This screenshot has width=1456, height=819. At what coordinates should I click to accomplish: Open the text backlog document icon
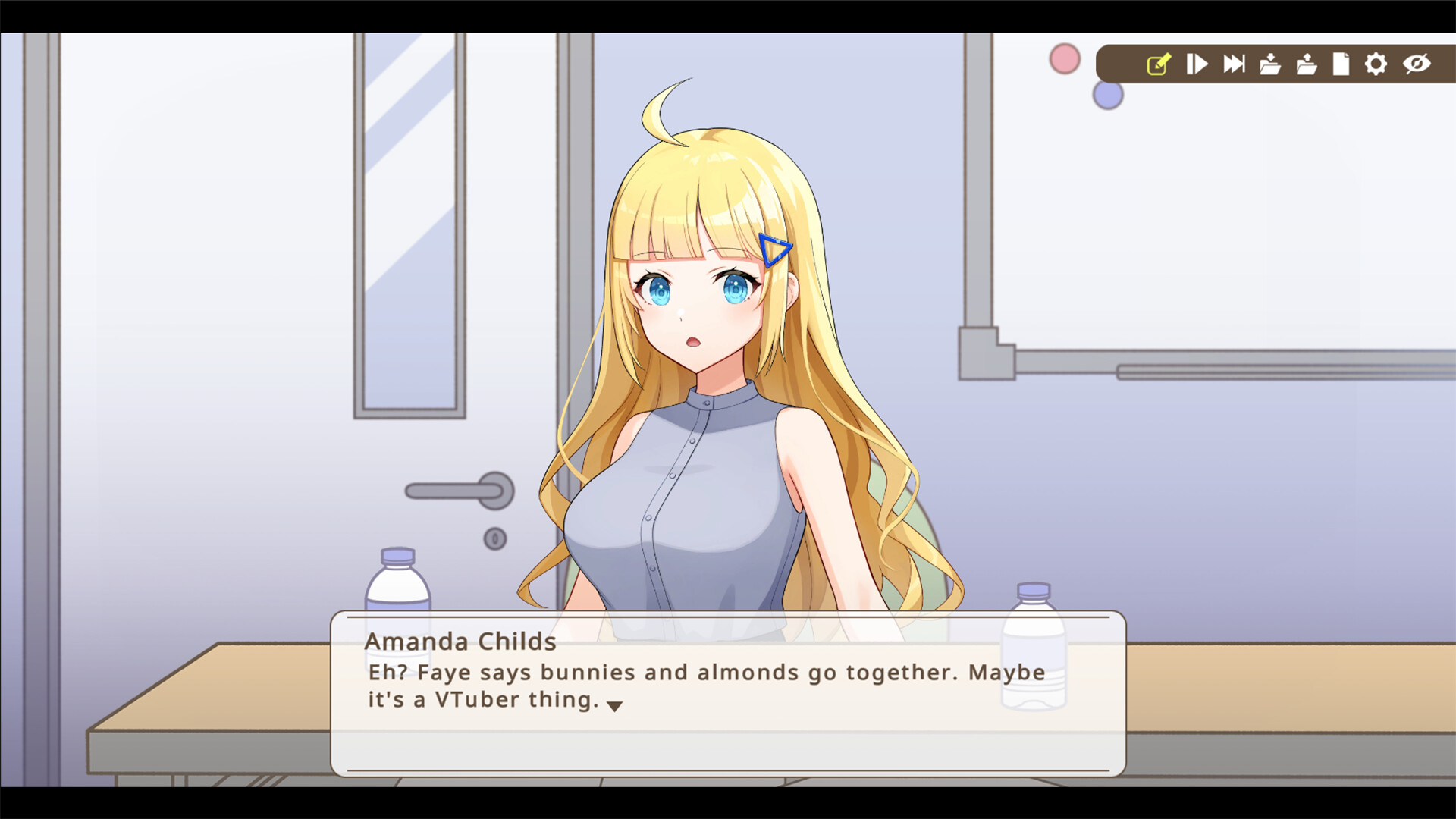pyautogui.click(x=1340, y=64)
